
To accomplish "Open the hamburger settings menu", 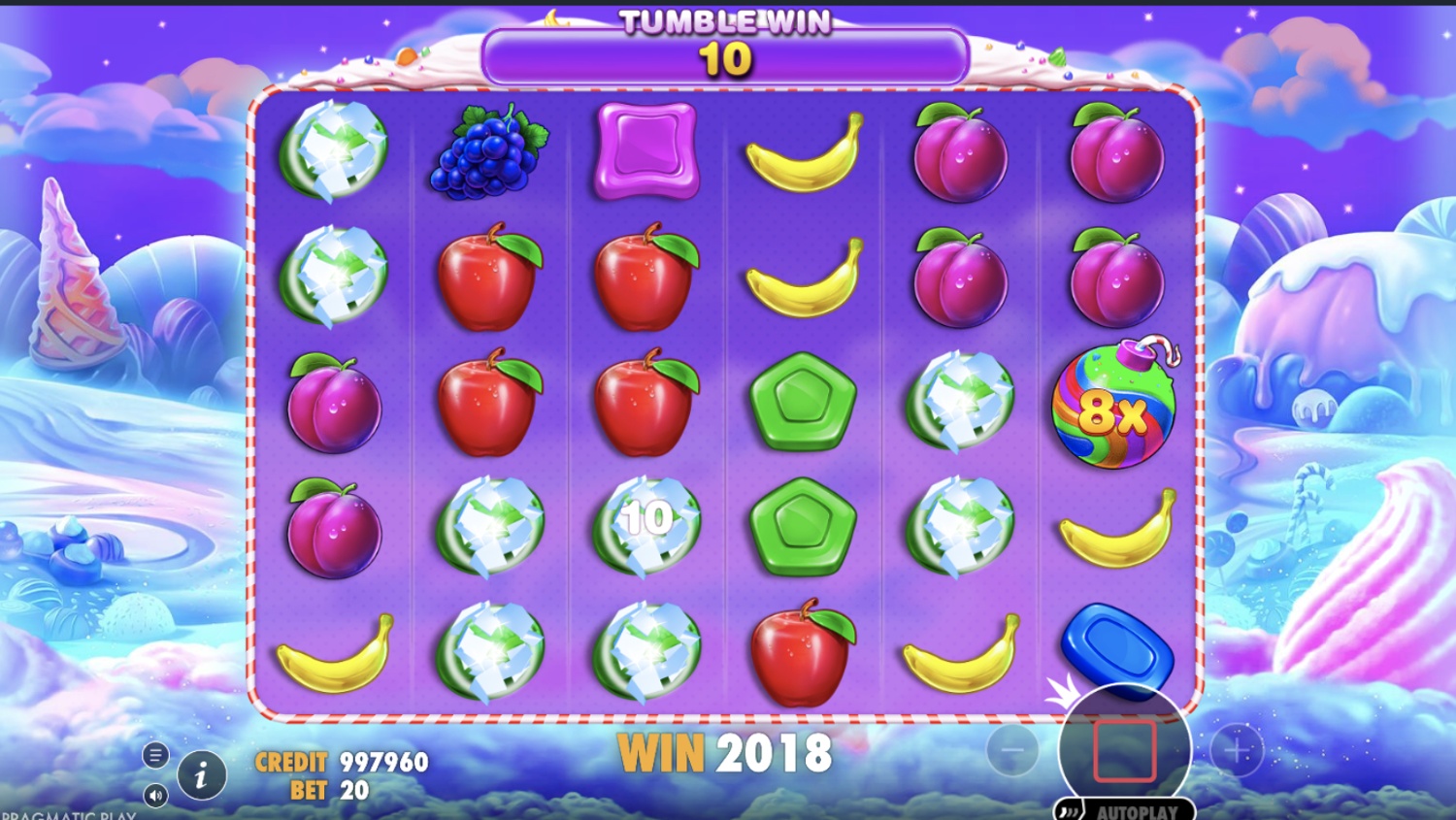I will [155, 754].
